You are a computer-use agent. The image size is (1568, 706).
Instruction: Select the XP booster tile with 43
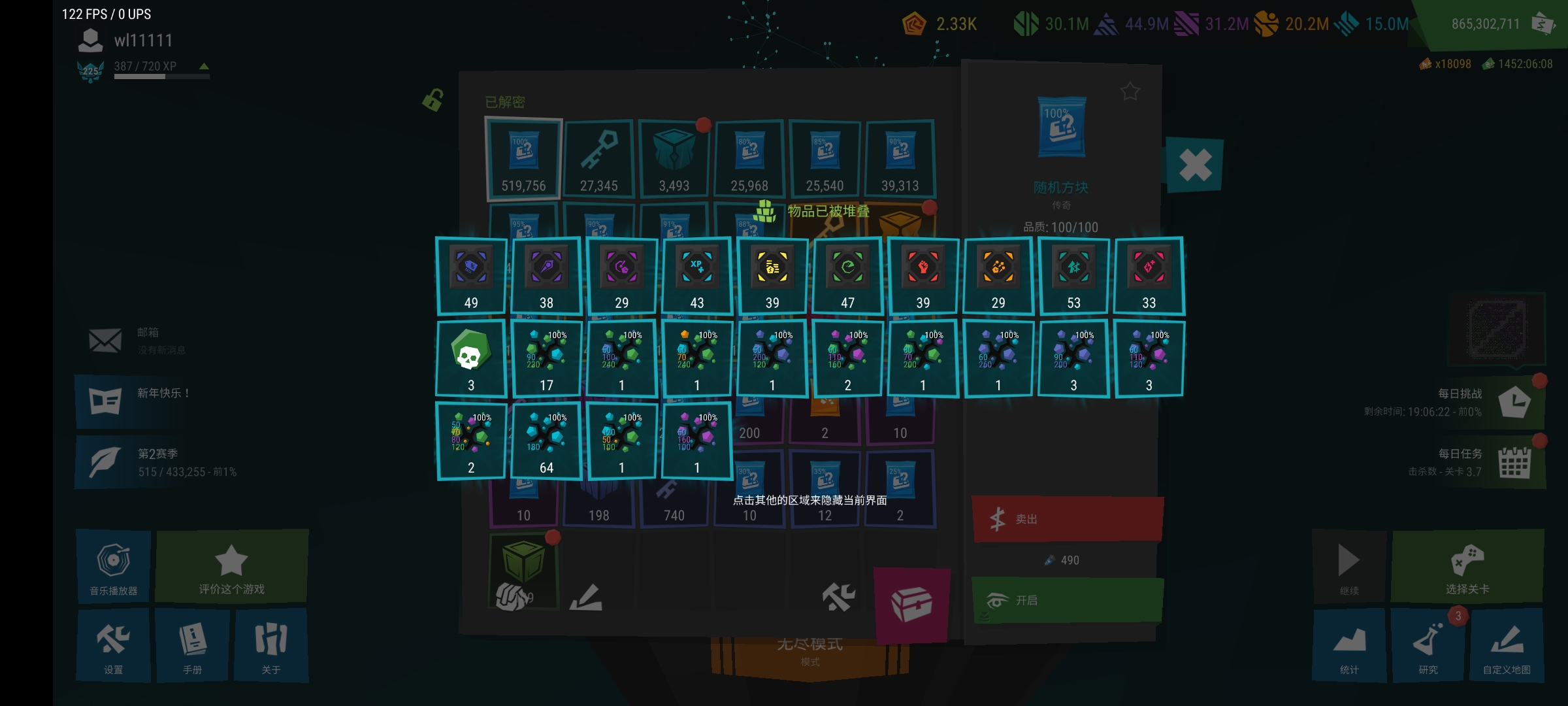[x=696, y=275]
